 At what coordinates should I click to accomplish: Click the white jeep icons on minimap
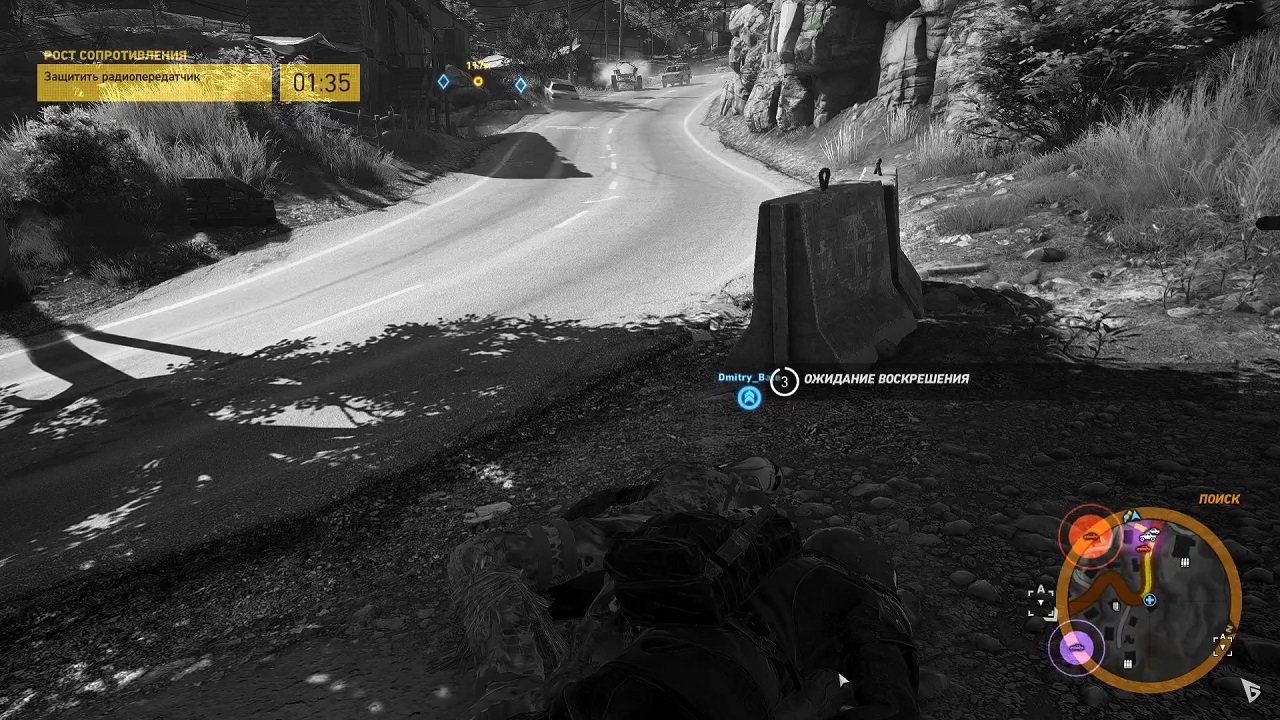1149,534
